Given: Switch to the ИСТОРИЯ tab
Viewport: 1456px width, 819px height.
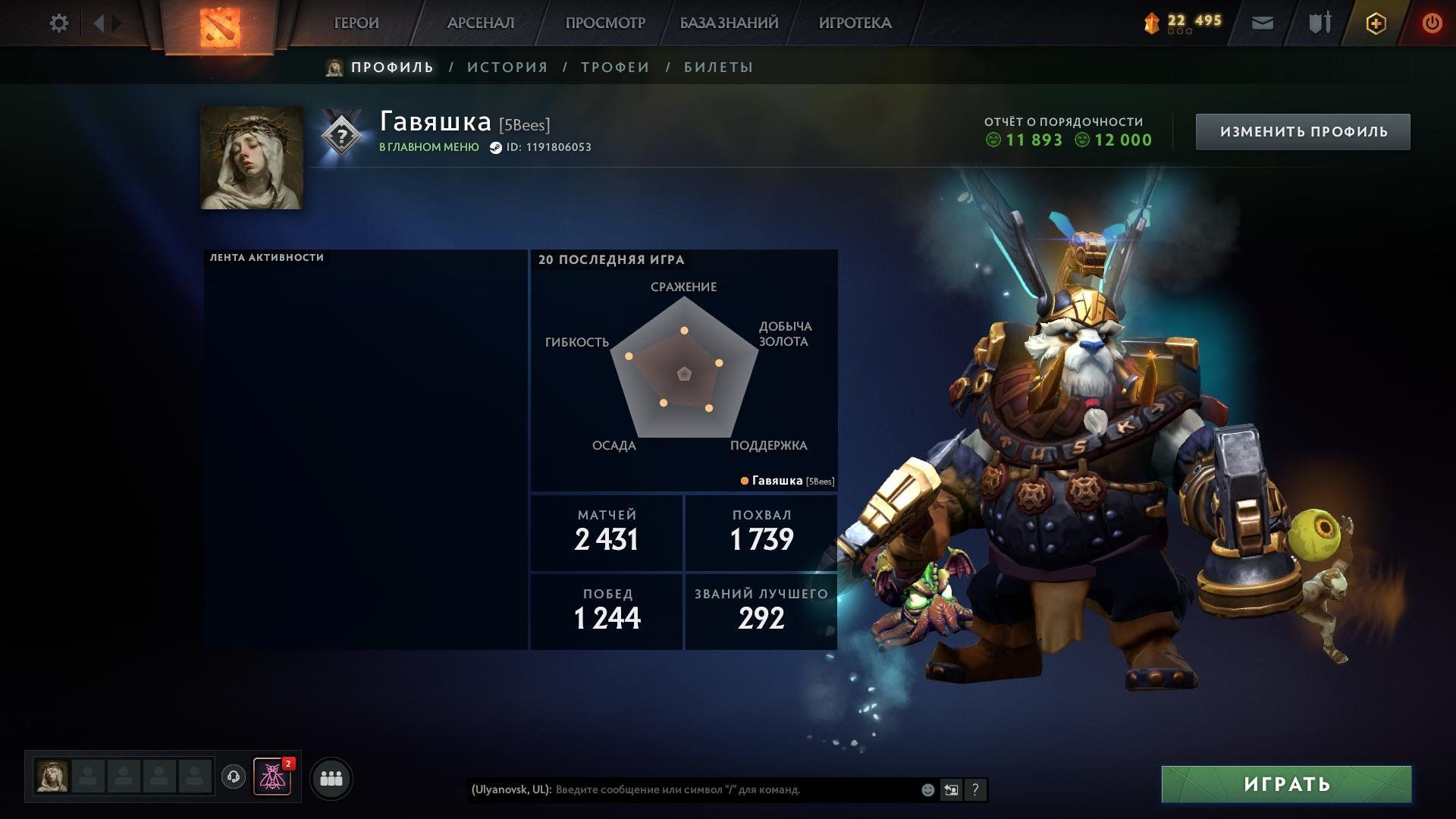Looking at the screenshot, I should (x=507, y=67).
